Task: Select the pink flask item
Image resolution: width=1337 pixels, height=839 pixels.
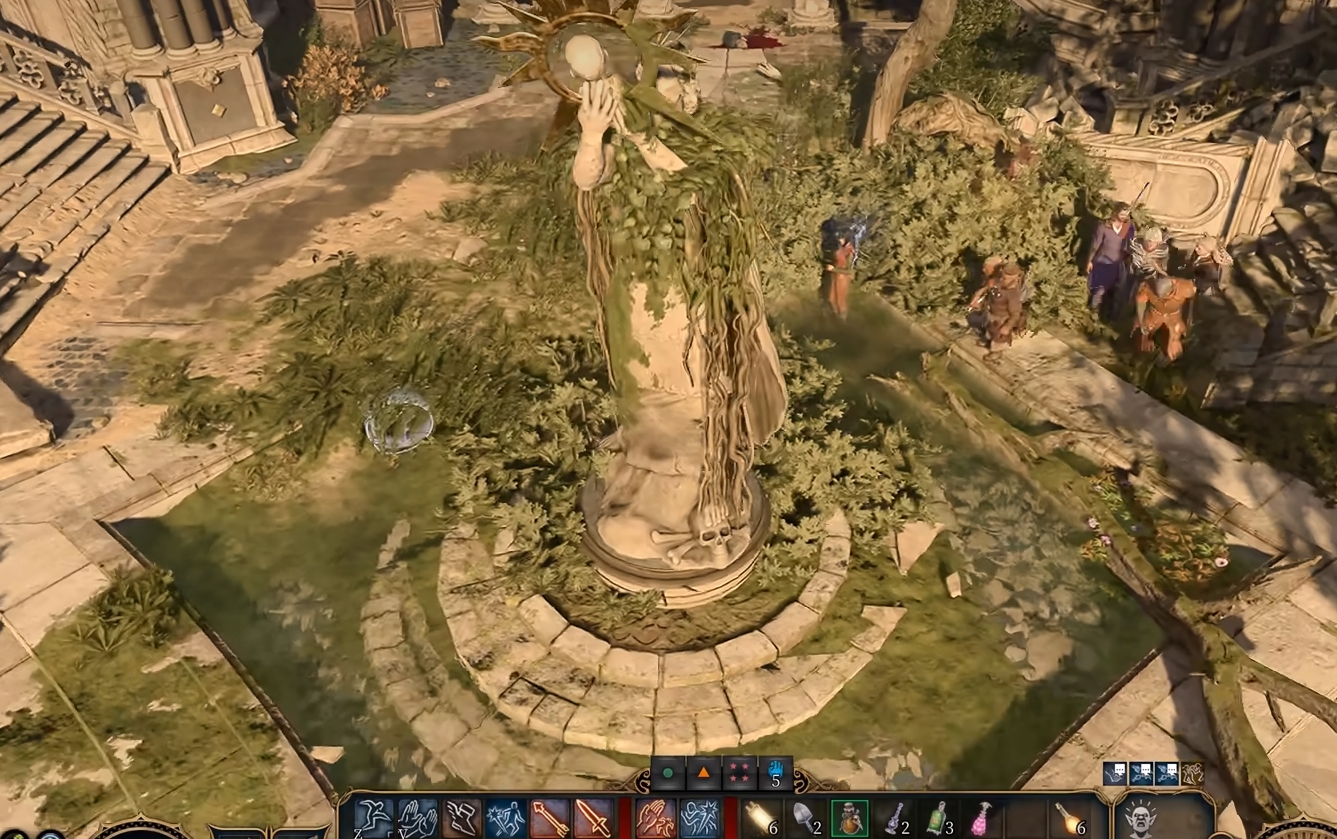Action: (982, 819)
